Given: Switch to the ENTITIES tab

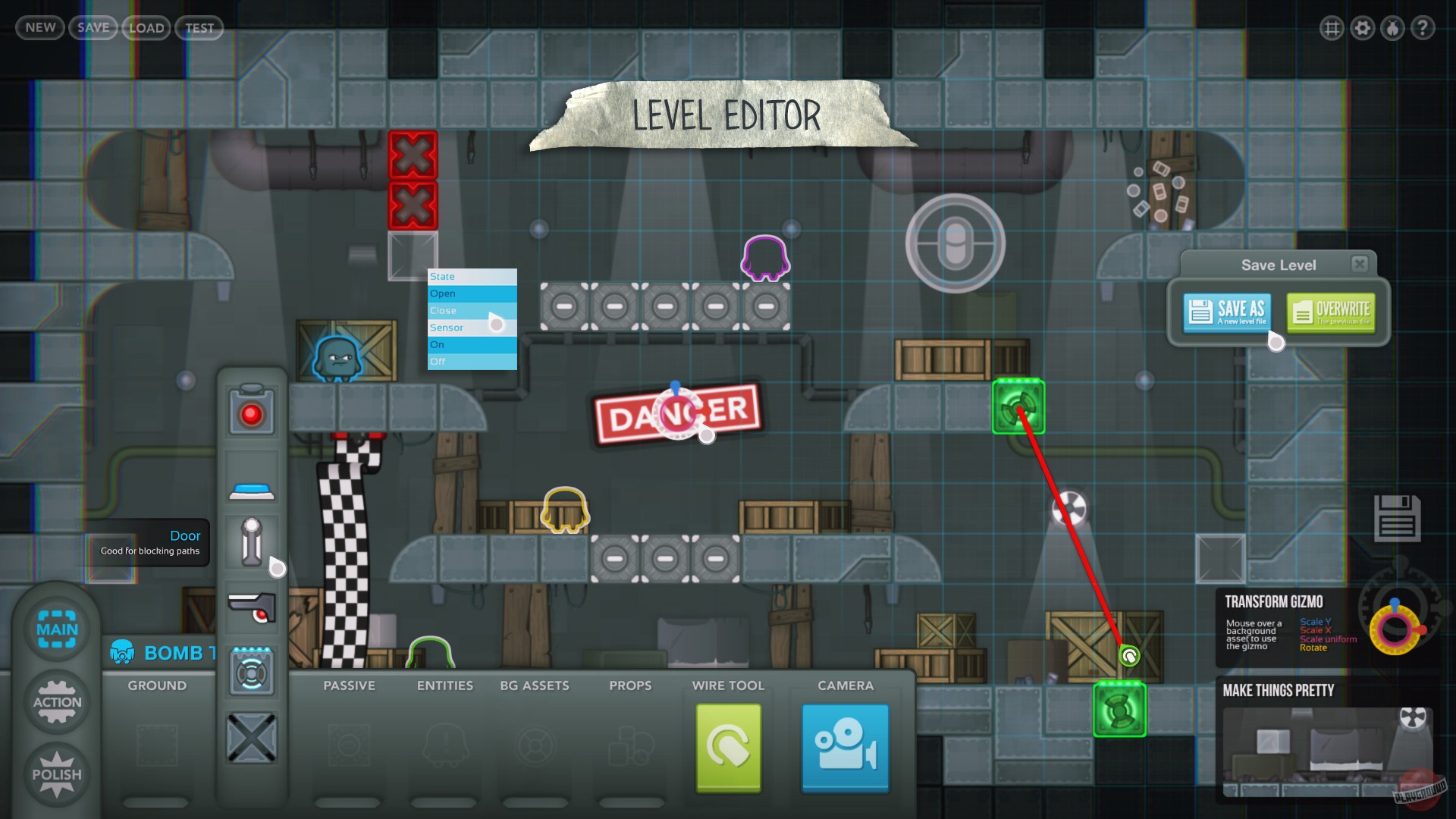Looking at the screenshot, I should [444, 686].
